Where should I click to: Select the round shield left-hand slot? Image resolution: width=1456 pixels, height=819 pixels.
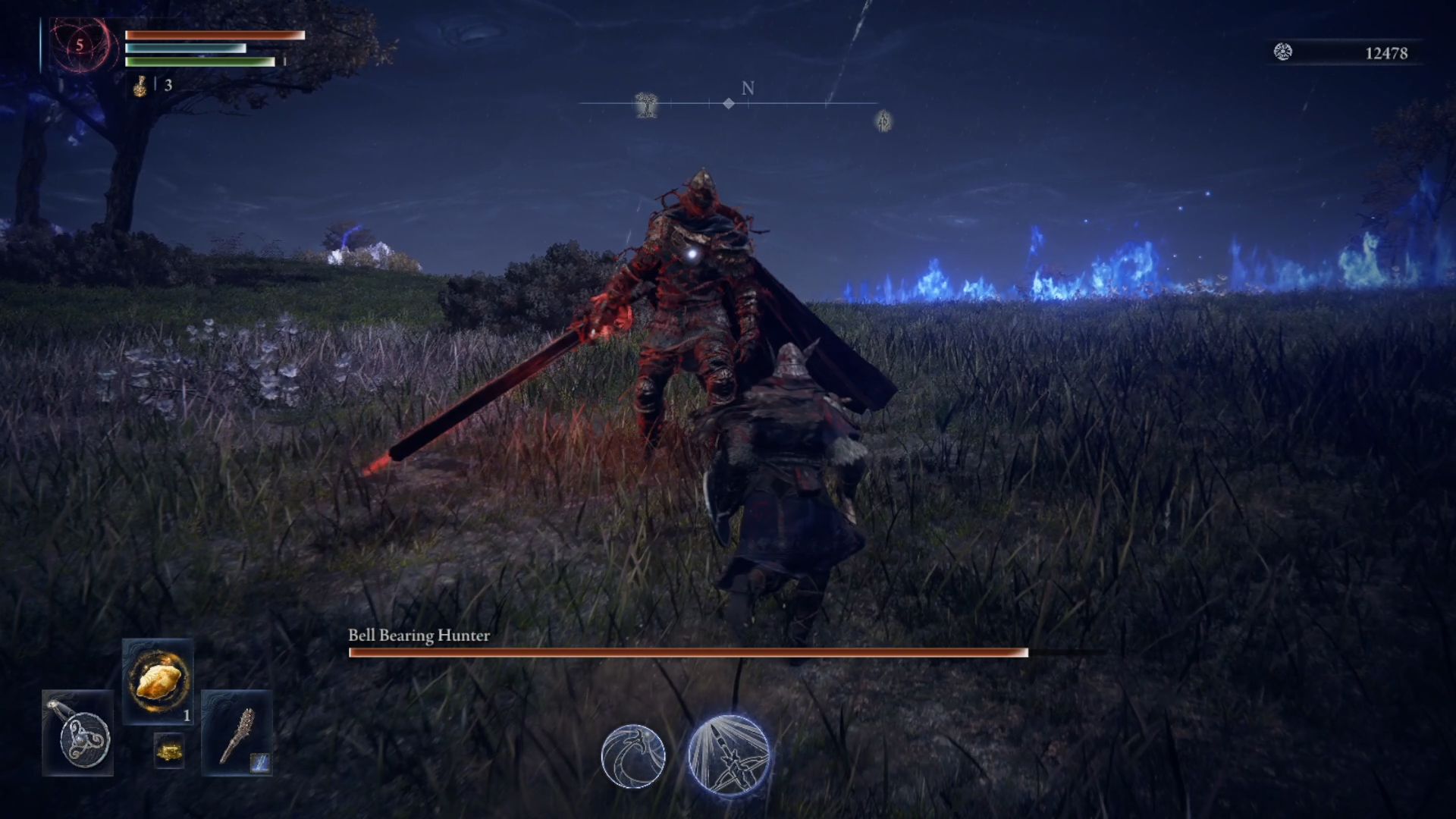pyautogui.click(x=79, y=734)
